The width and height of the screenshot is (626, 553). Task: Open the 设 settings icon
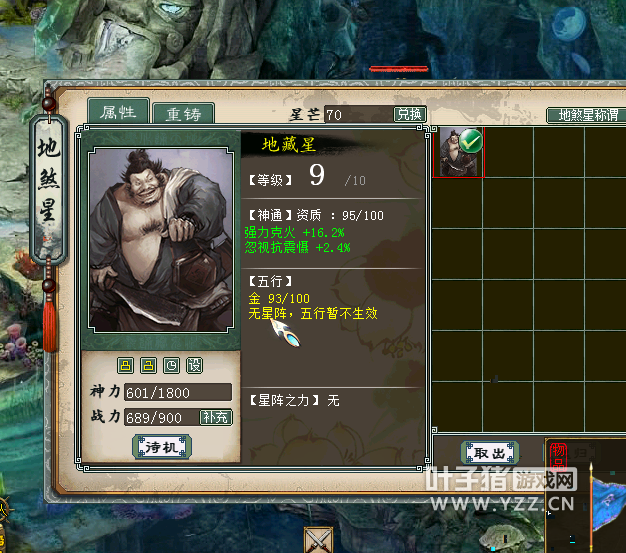click(x=194, y=365)
